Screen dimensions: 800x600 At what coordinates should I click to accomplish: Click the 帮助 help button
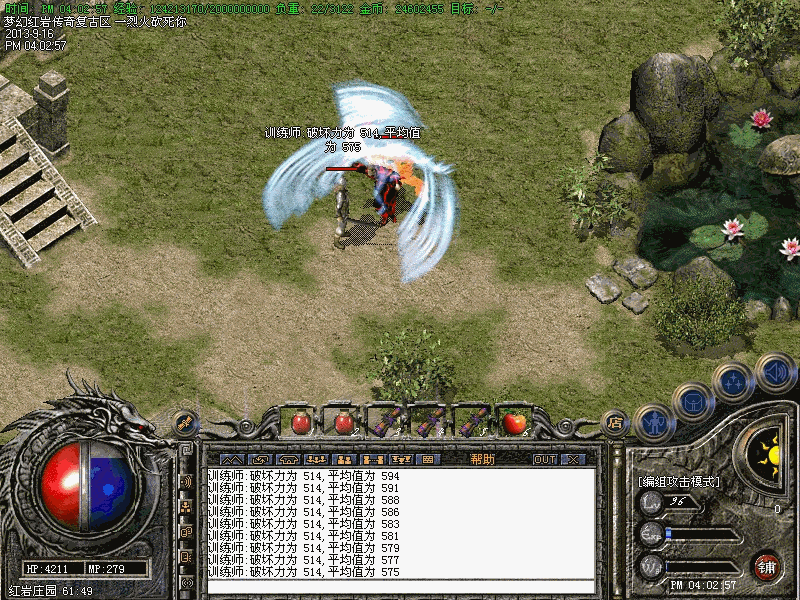[x=482, y=459]
